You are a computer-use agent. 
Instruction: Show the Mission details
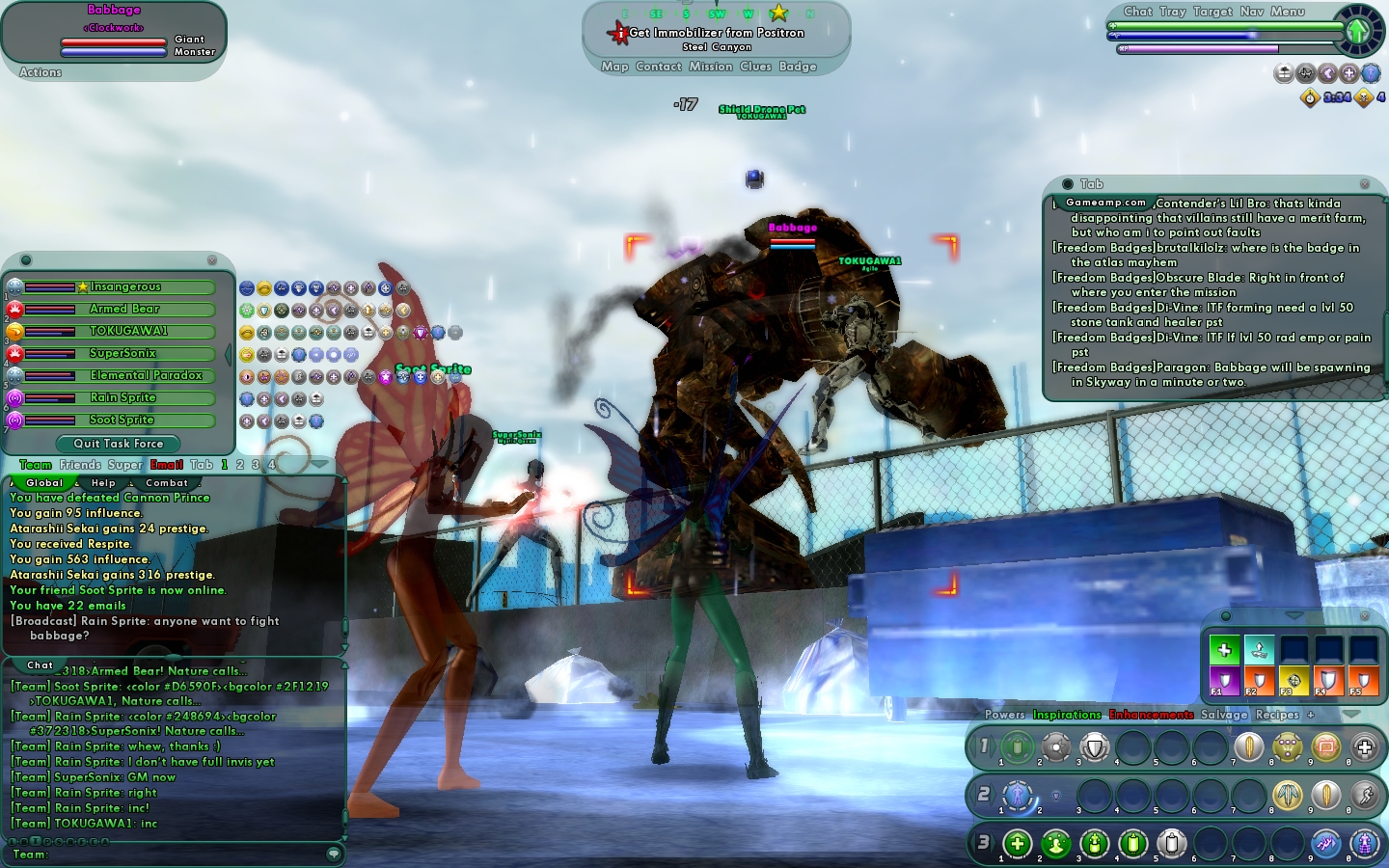click(x=711, y=67)
